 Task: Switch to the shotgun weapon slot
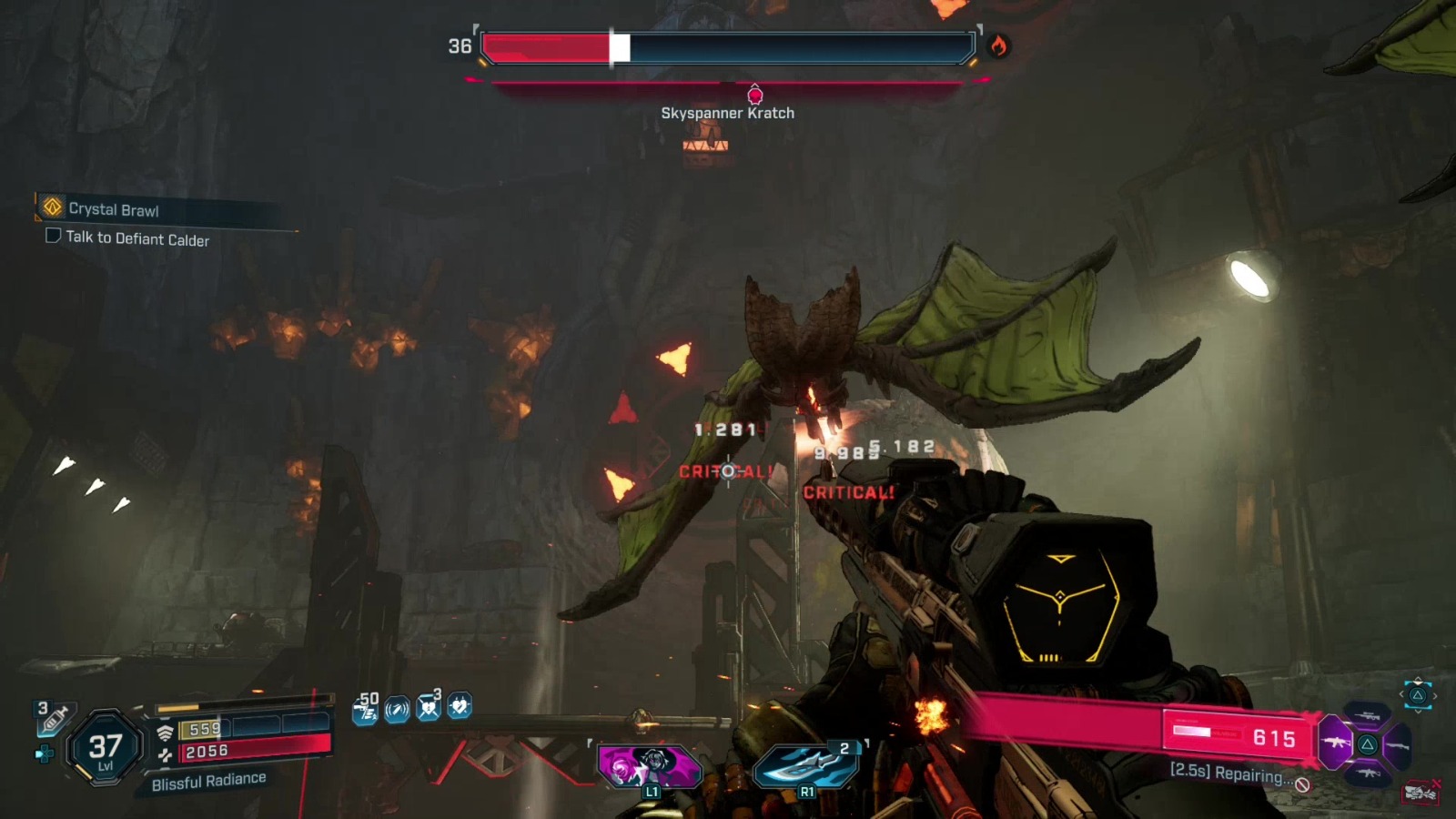pos(1398,745)
